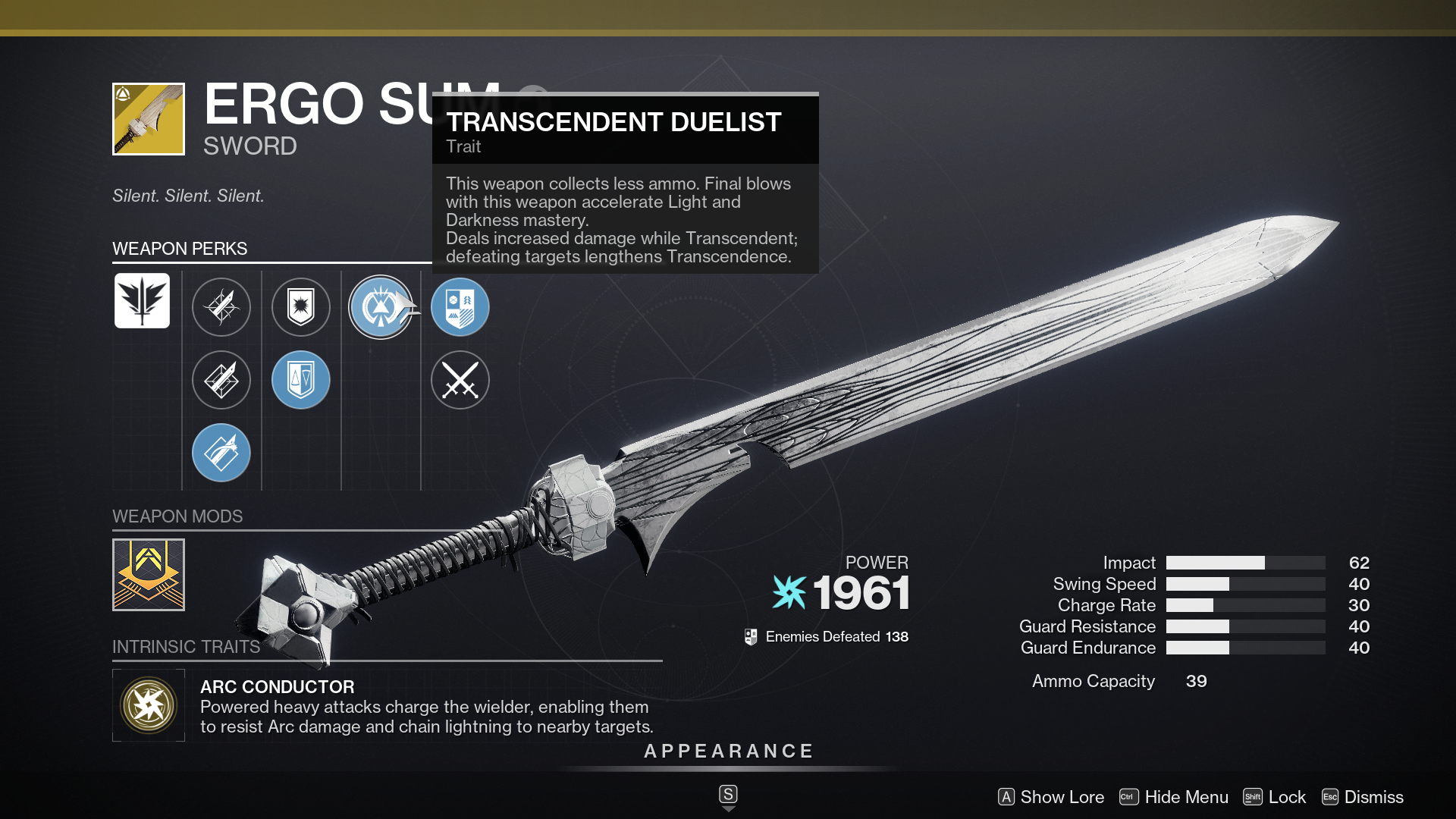Screen dimensions: 1456x819
Task: Click Hide Menu in the bottom bar
Action: point(1187,797)
